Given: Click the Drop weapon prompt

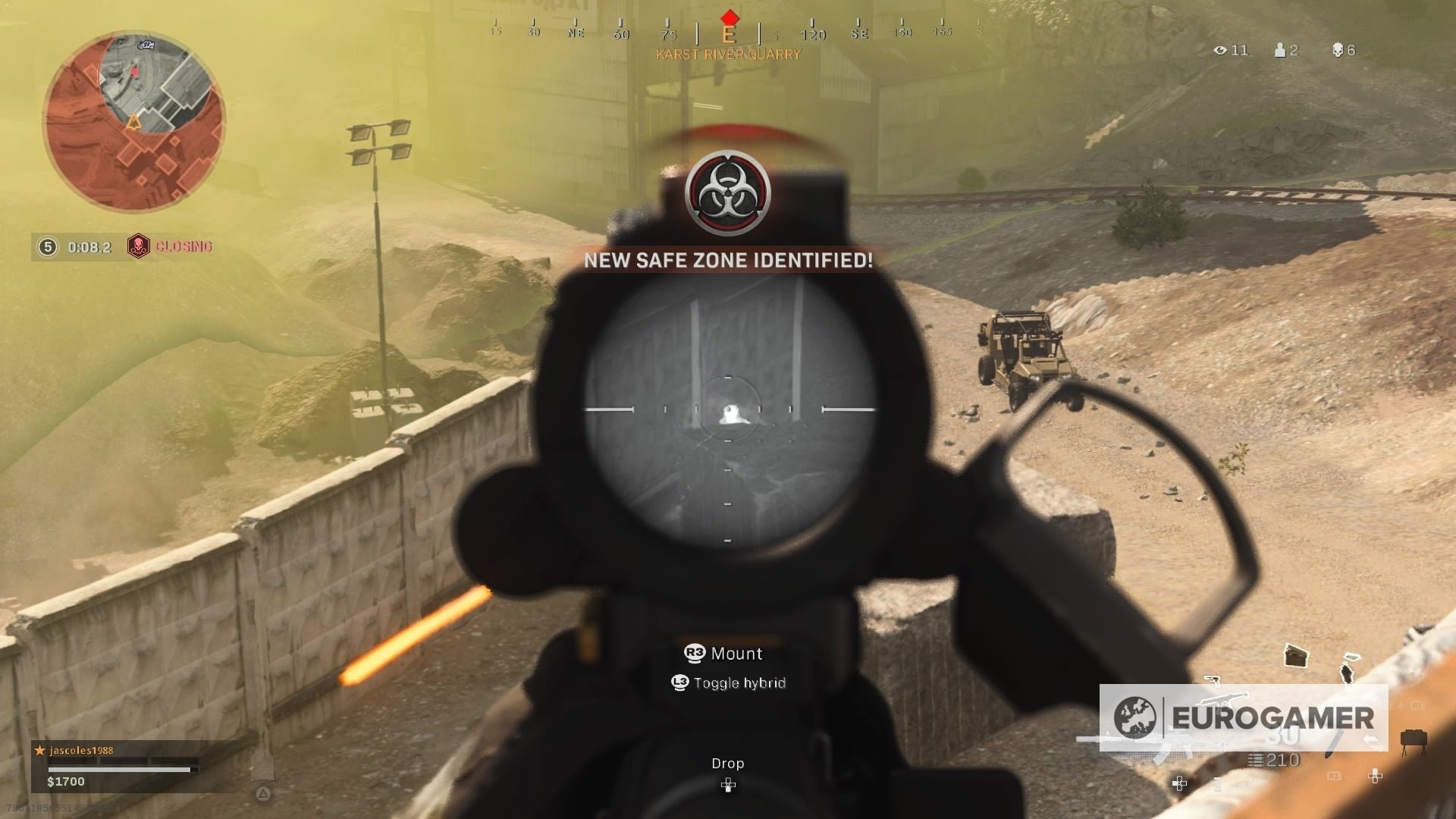Looking at the screenshot, I should click(x=727, y=763).
